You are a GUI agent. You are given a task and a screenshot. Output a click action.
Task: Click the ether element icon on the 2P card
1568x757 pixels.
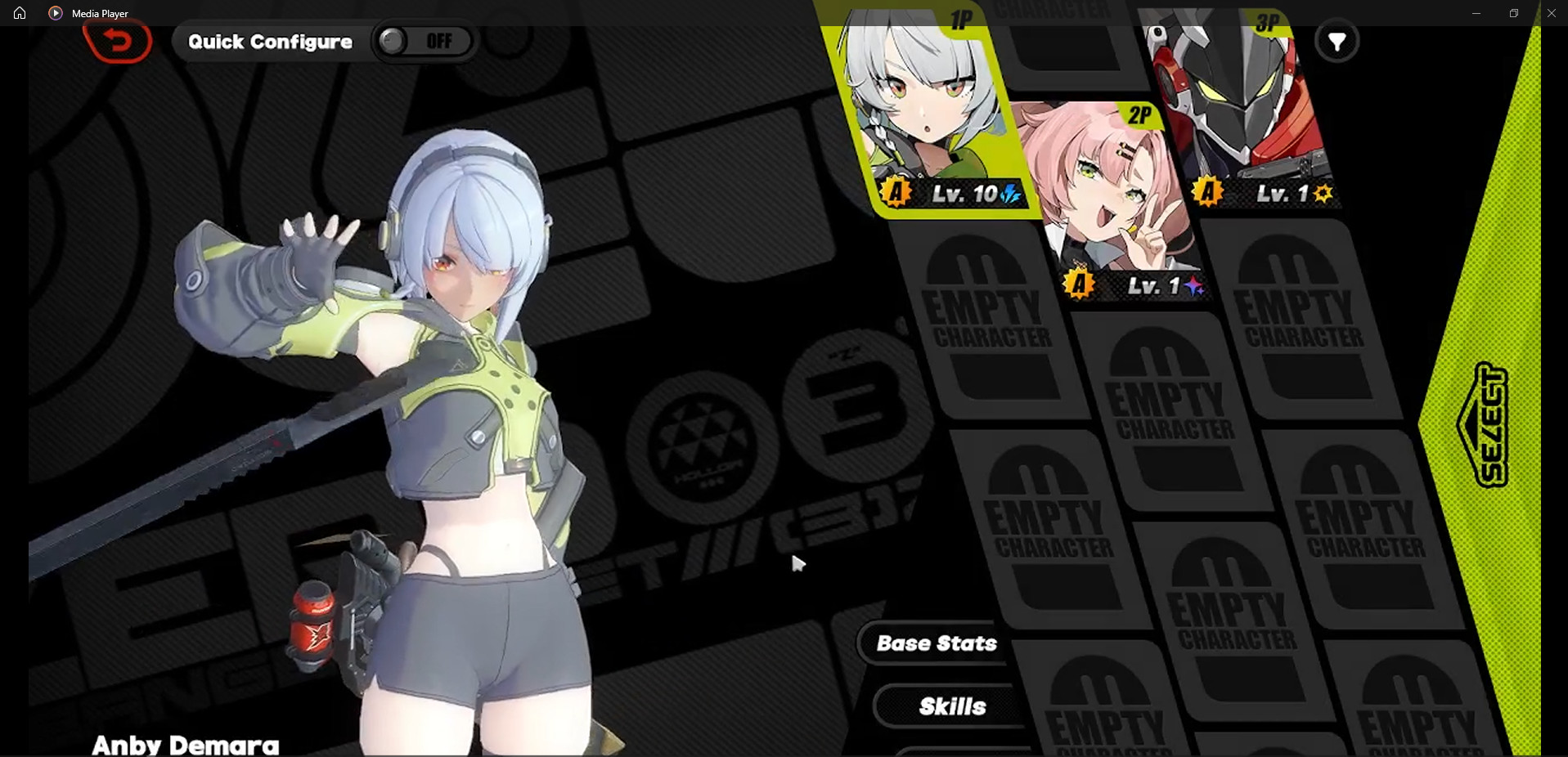pyautogui.click(x=1194, y=288)
